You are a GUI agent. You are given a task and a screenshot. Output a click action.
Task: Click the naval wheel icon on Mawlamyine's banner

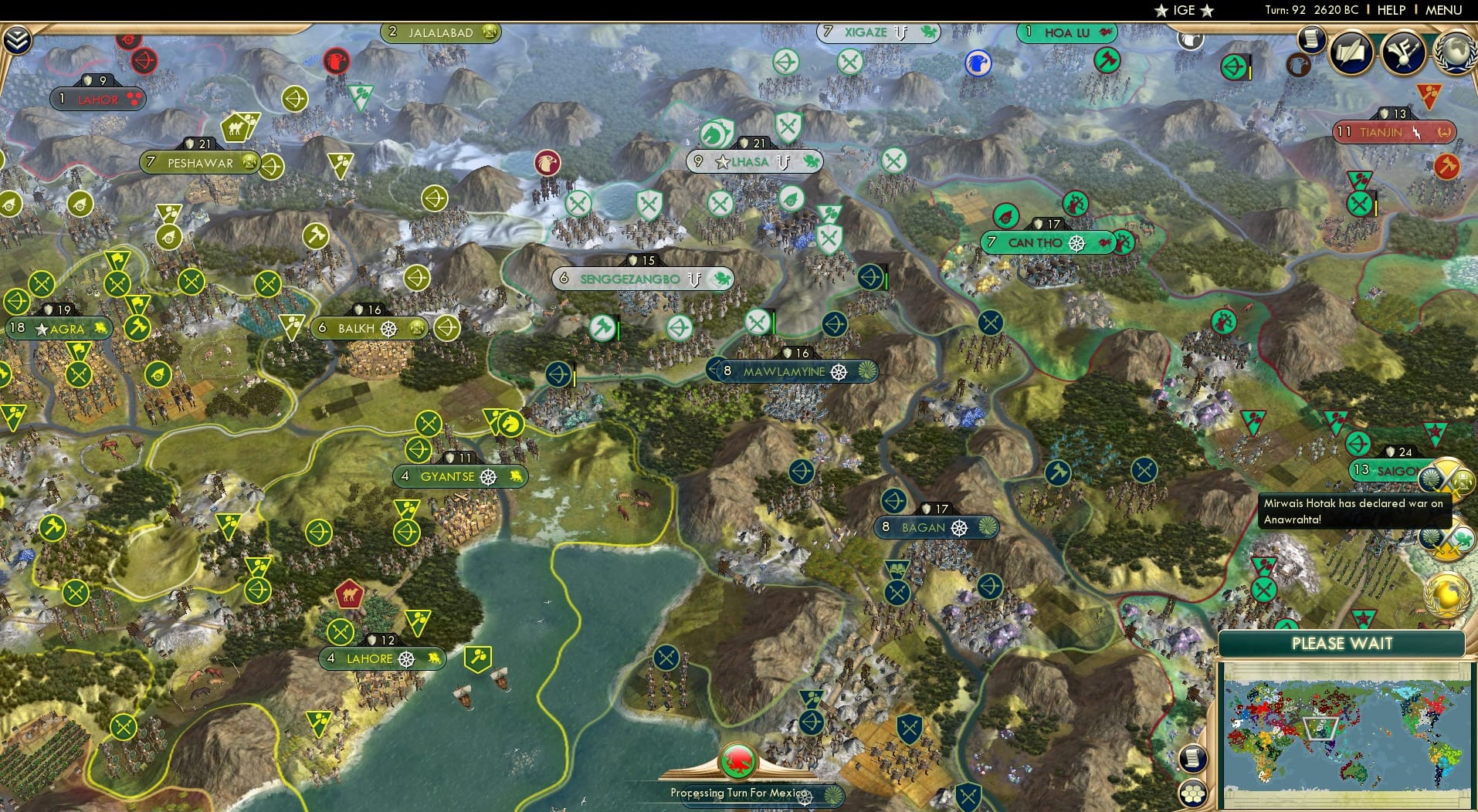tap(839, 371)
